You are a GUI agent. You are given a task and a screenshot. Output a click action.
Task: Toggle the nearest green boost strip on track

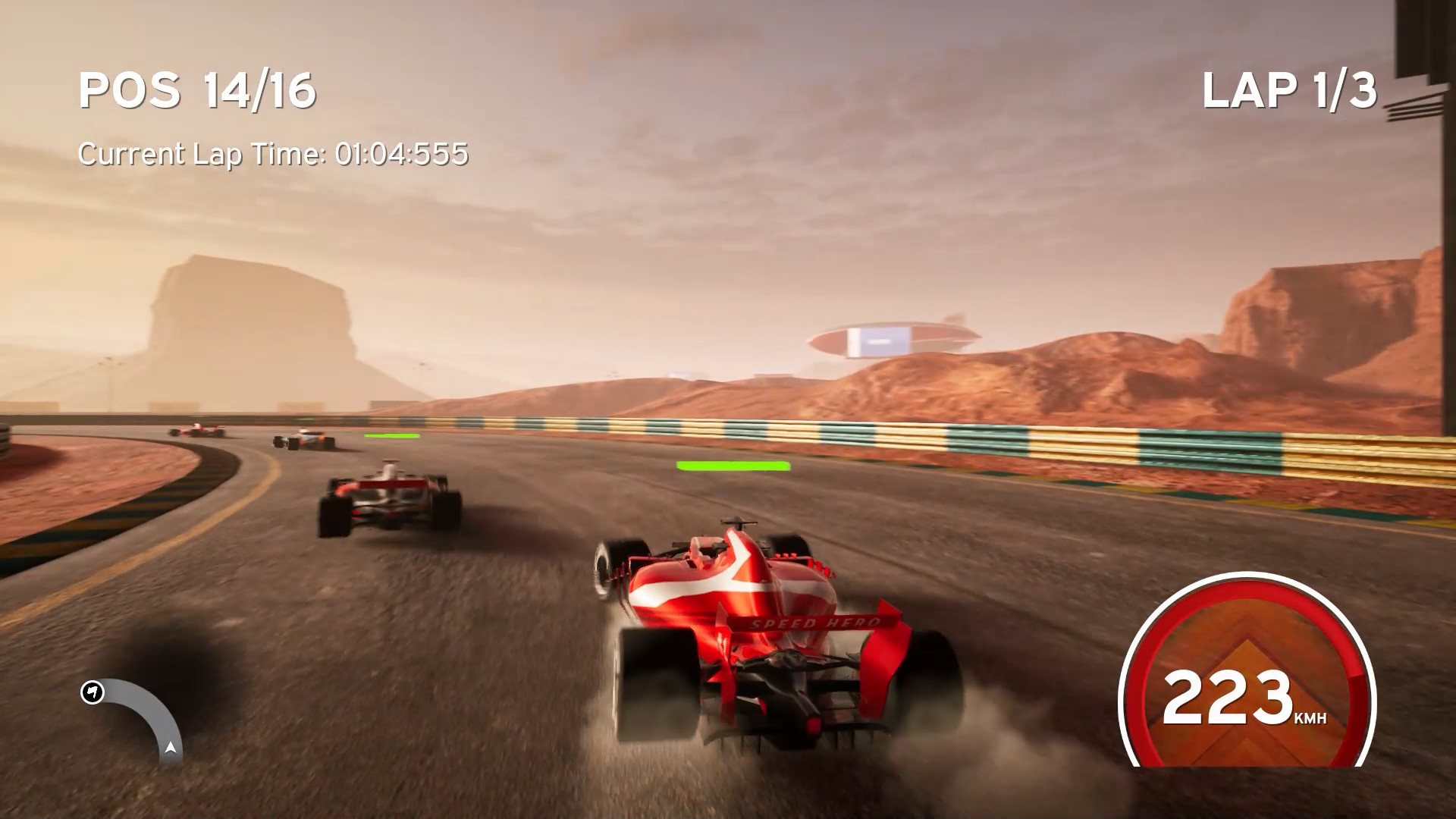pos(730,464)
